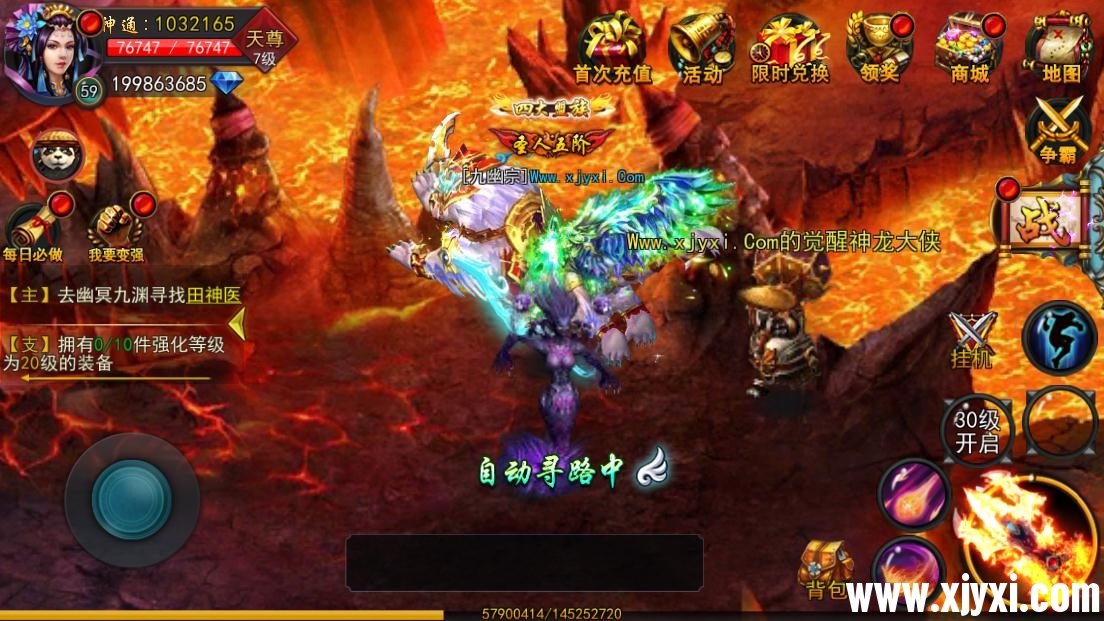Claim rewards via the 领奖 trophy icon

(879, 46)
